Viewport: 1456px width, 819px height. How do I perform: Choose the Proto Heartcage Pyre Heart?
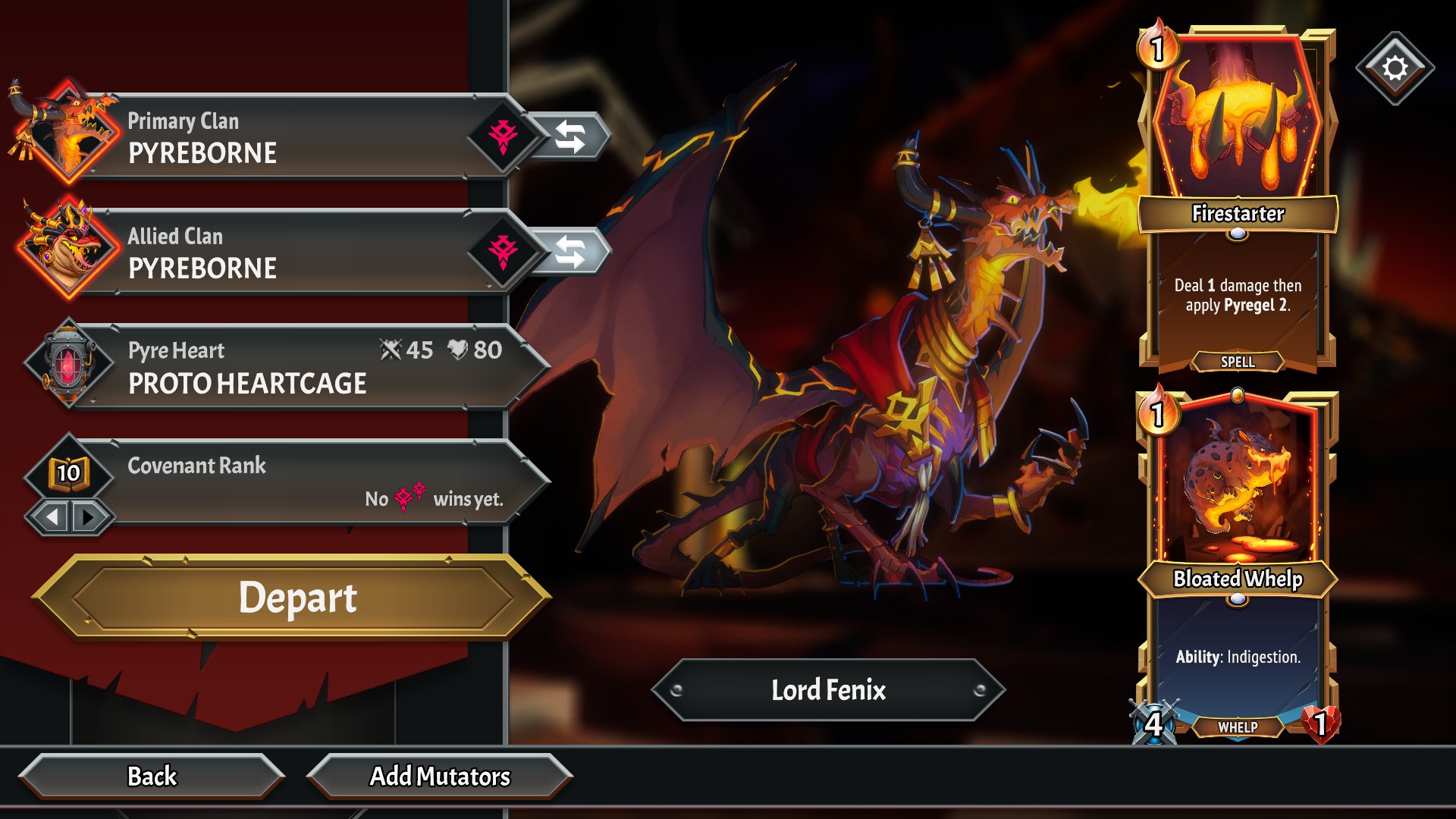[288, 368]
